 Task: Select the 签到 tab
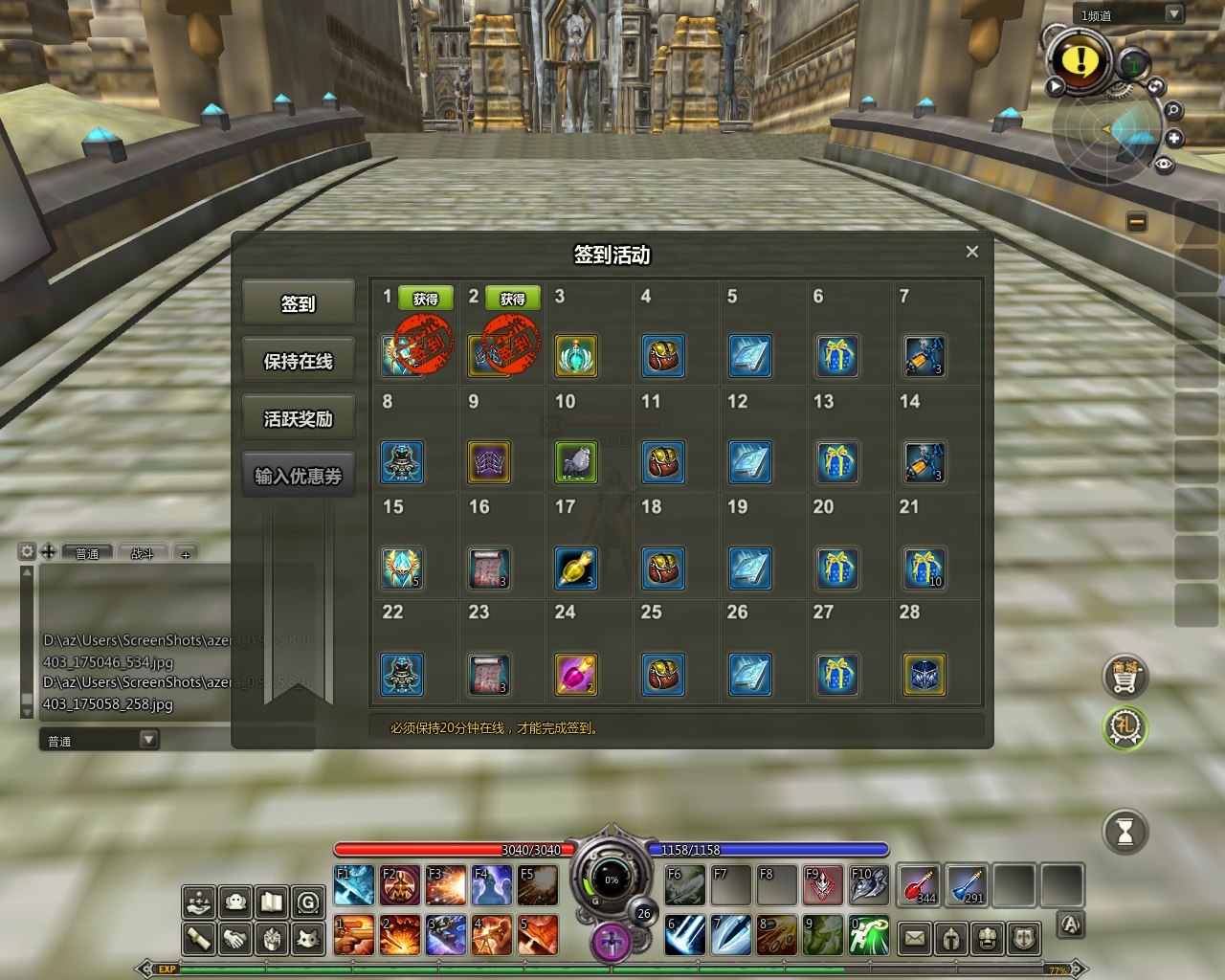tap(298, 303)
